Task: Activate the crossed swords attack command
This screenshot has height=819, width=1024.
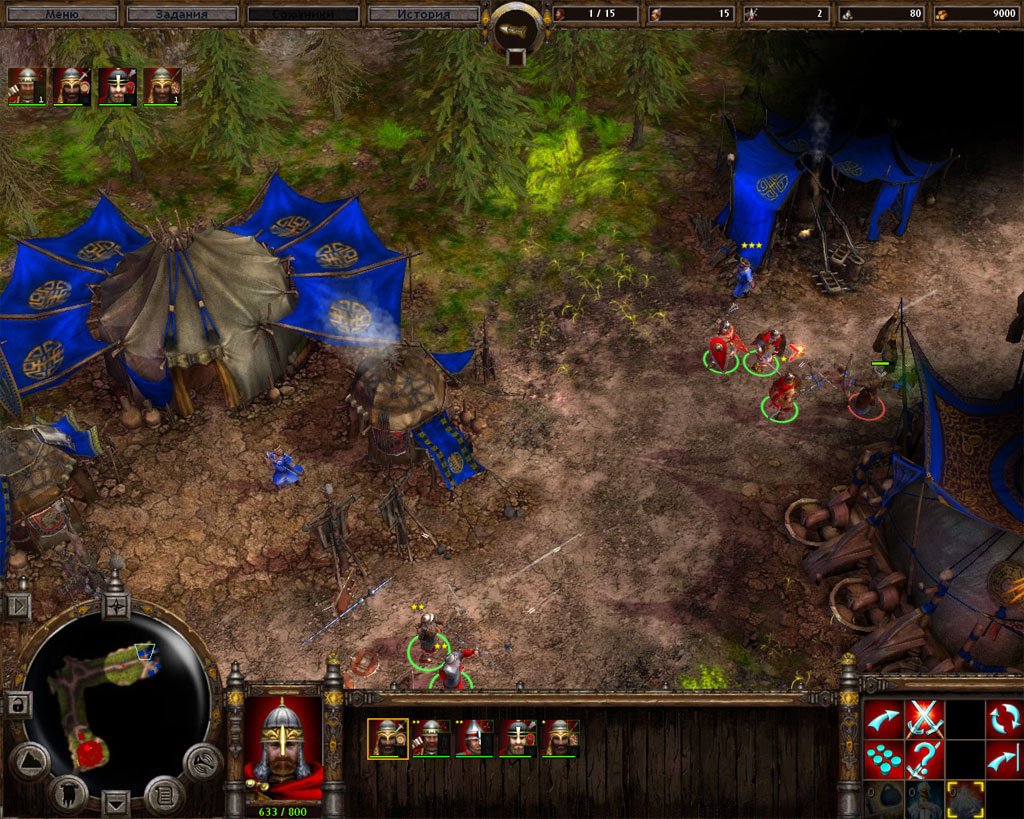Action: click(924, 718)
